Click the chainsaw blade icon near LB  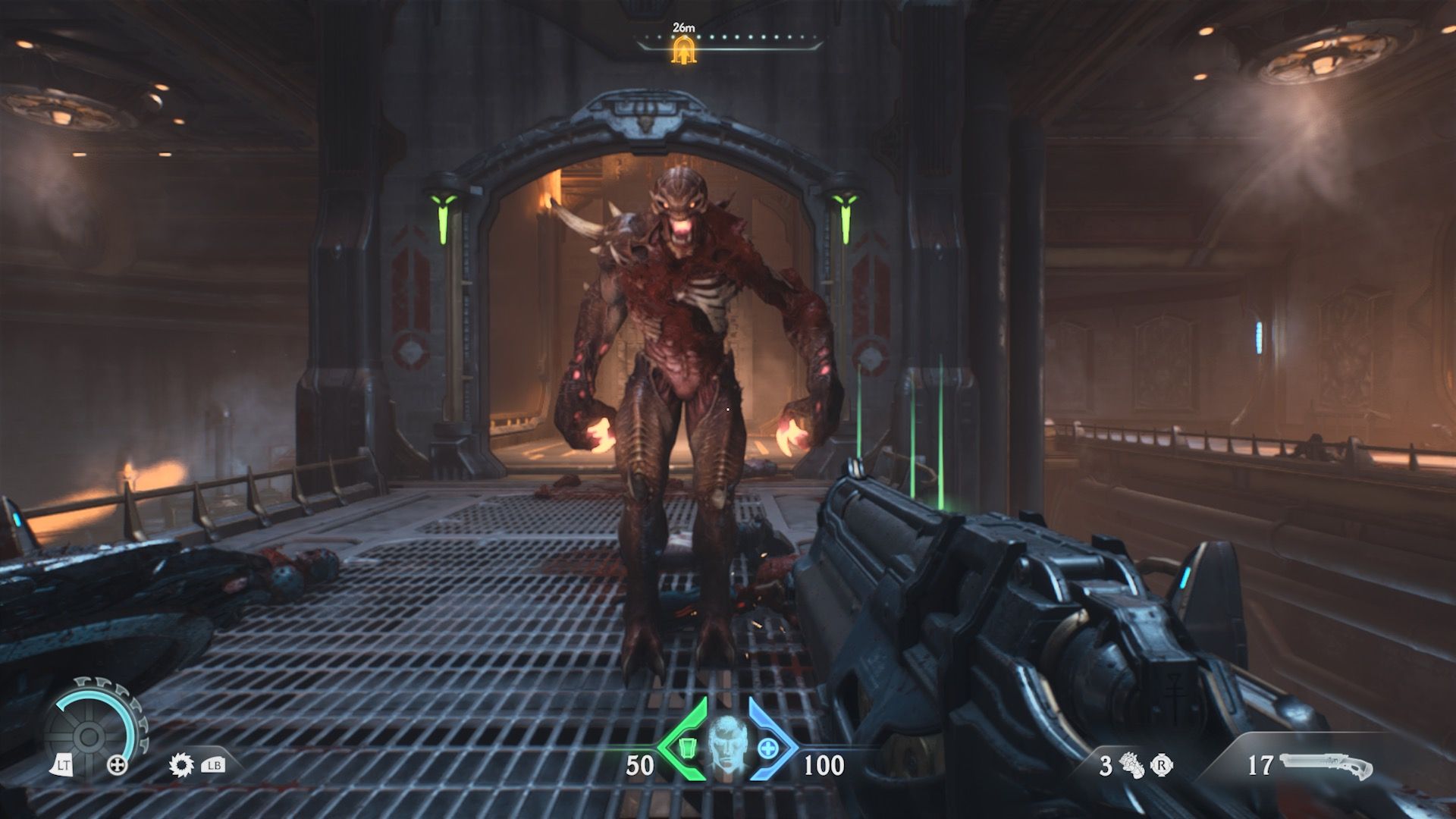click(x=181, y=764)
